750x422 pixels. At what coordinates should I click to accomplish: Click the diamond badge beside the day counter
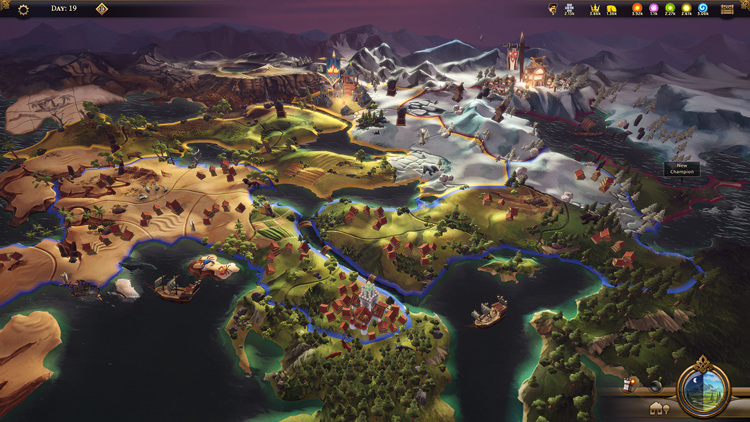(102, 9)
